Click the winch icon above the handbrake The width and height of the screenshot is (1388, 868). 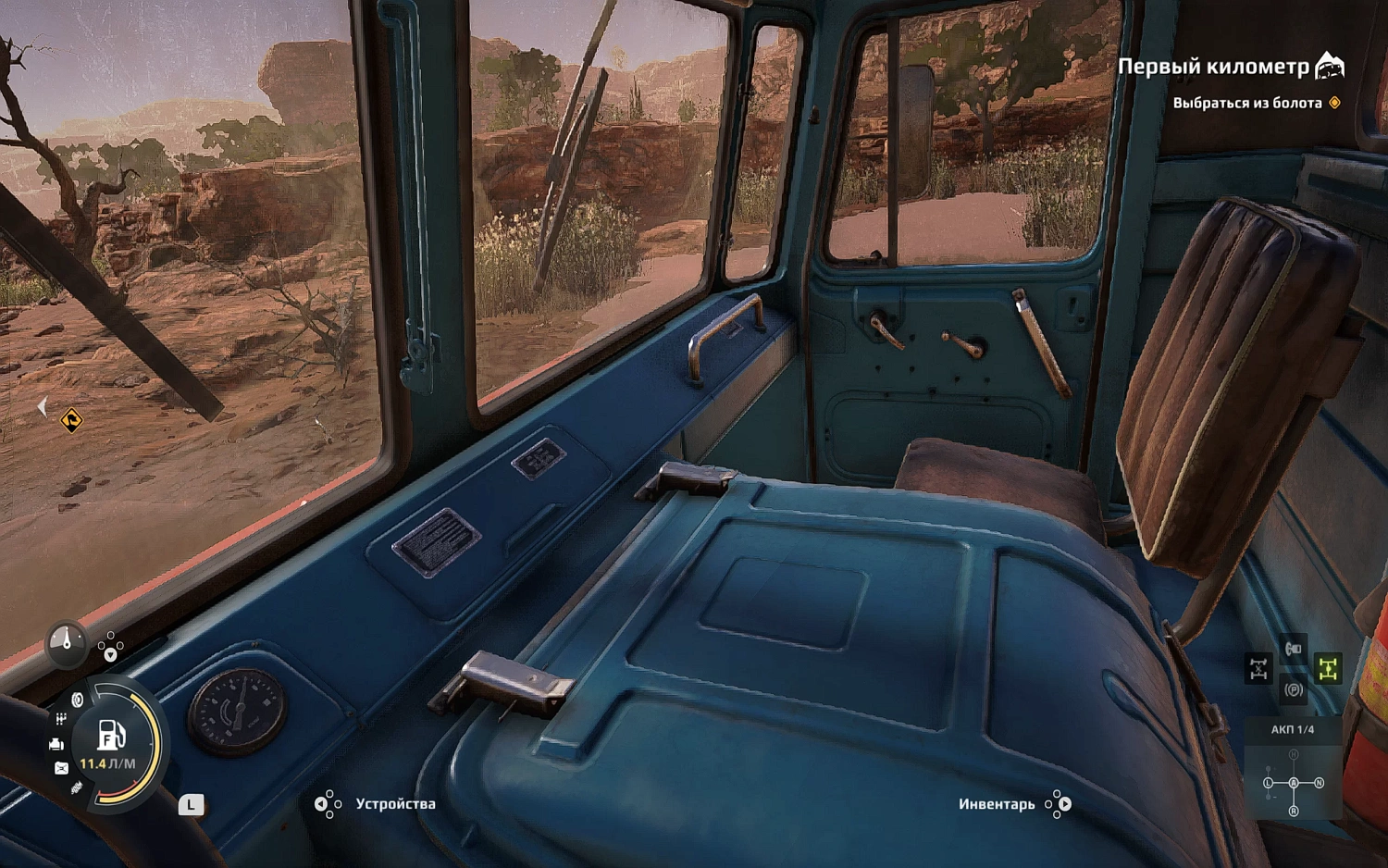point(1294,649)
